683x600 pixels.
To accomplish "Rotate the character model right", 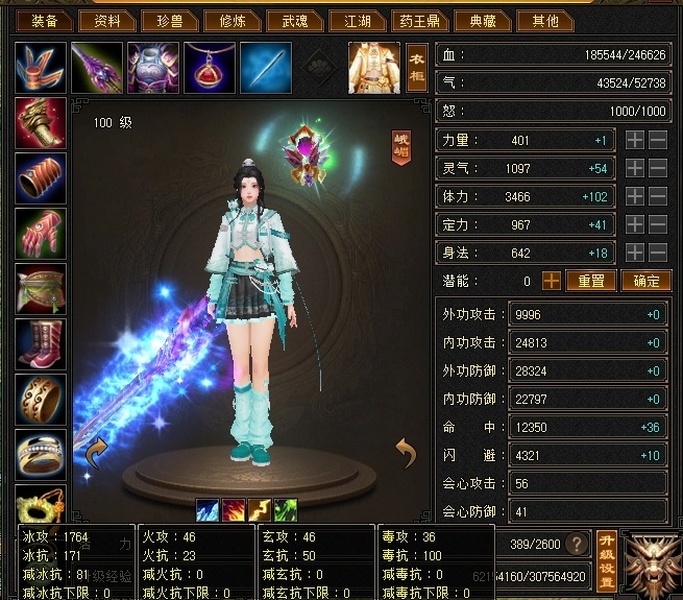I will coord(405,453).
